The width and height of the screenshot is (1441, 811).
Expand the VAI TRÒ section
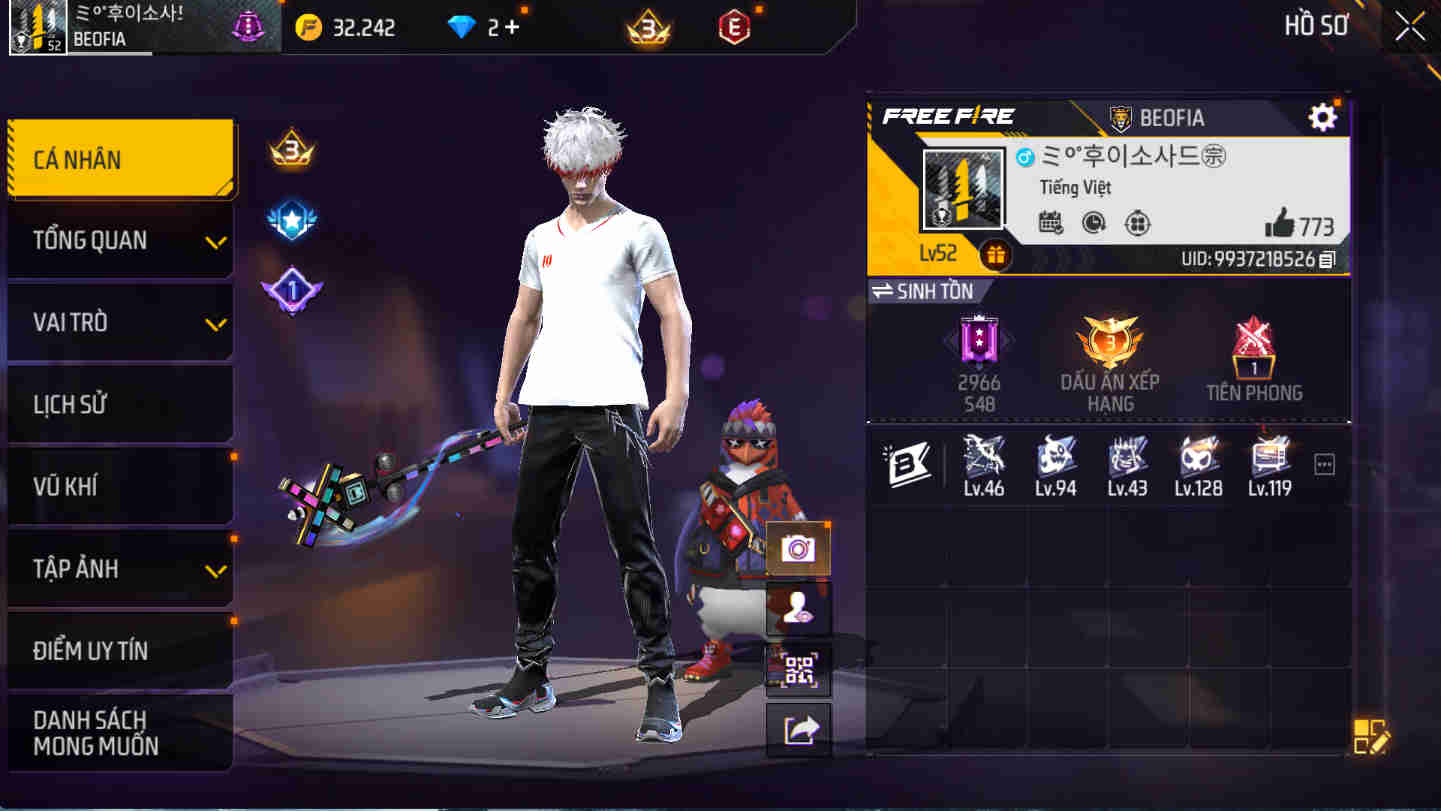point(120,322)
